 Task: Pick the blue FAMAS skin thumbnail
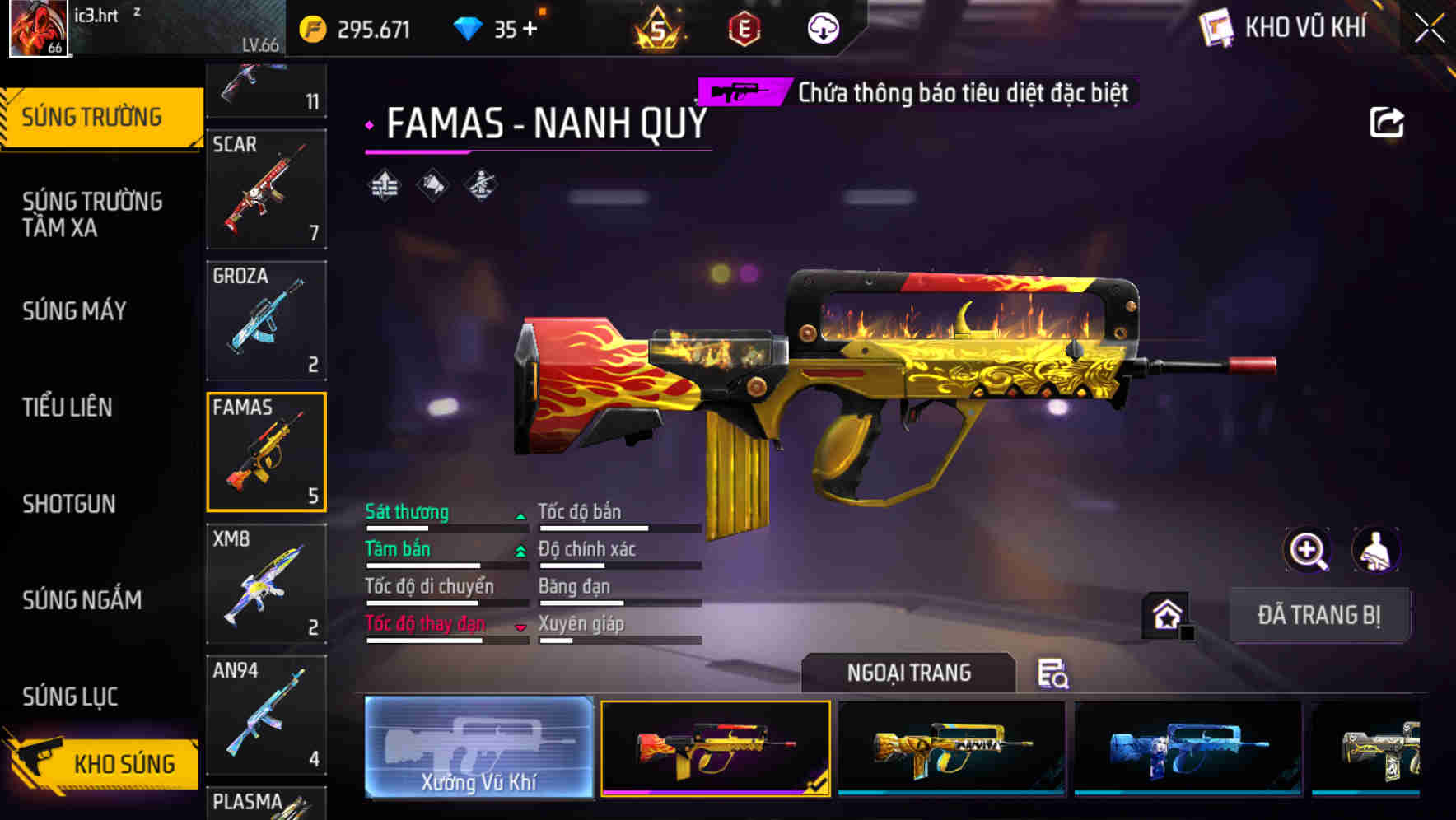[1184, 749]
